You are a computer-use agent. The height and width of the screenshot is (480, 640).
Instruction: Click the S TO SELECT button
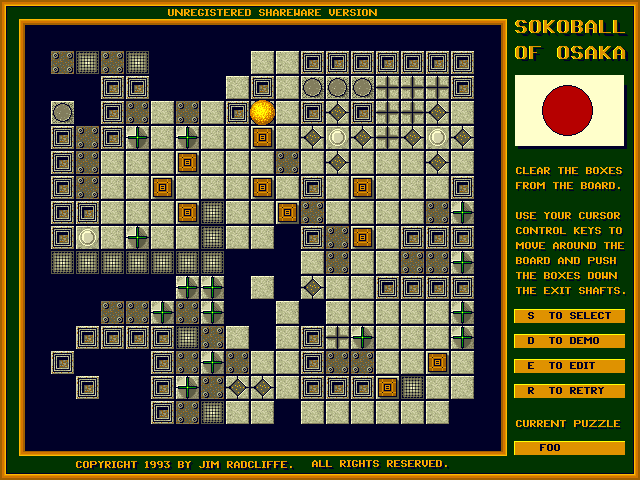pyautogui.click(x=569, y=316)
